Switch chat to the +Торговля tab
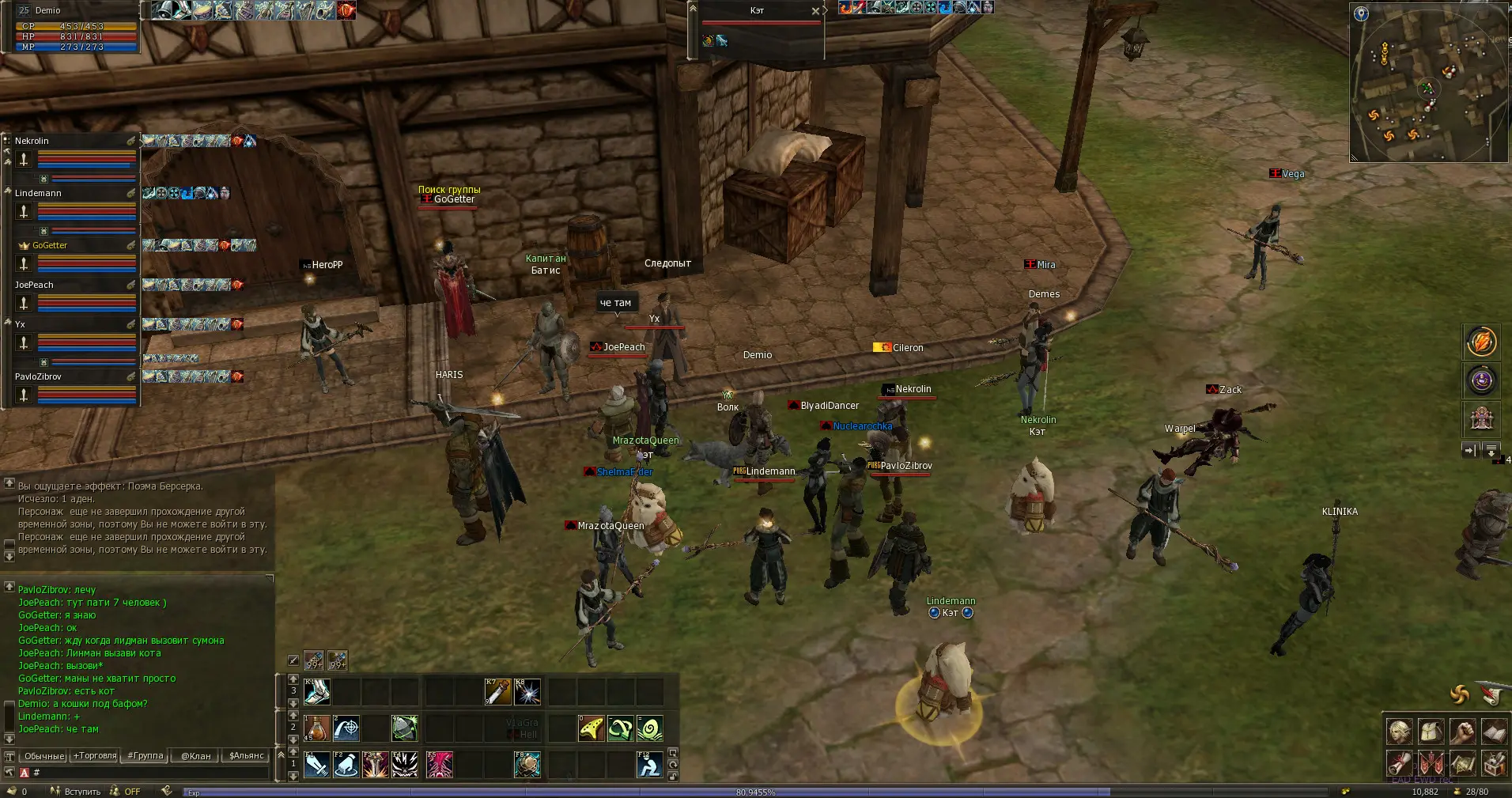The height and width of the screenshot is (798, 1512). tap(94, 756)
